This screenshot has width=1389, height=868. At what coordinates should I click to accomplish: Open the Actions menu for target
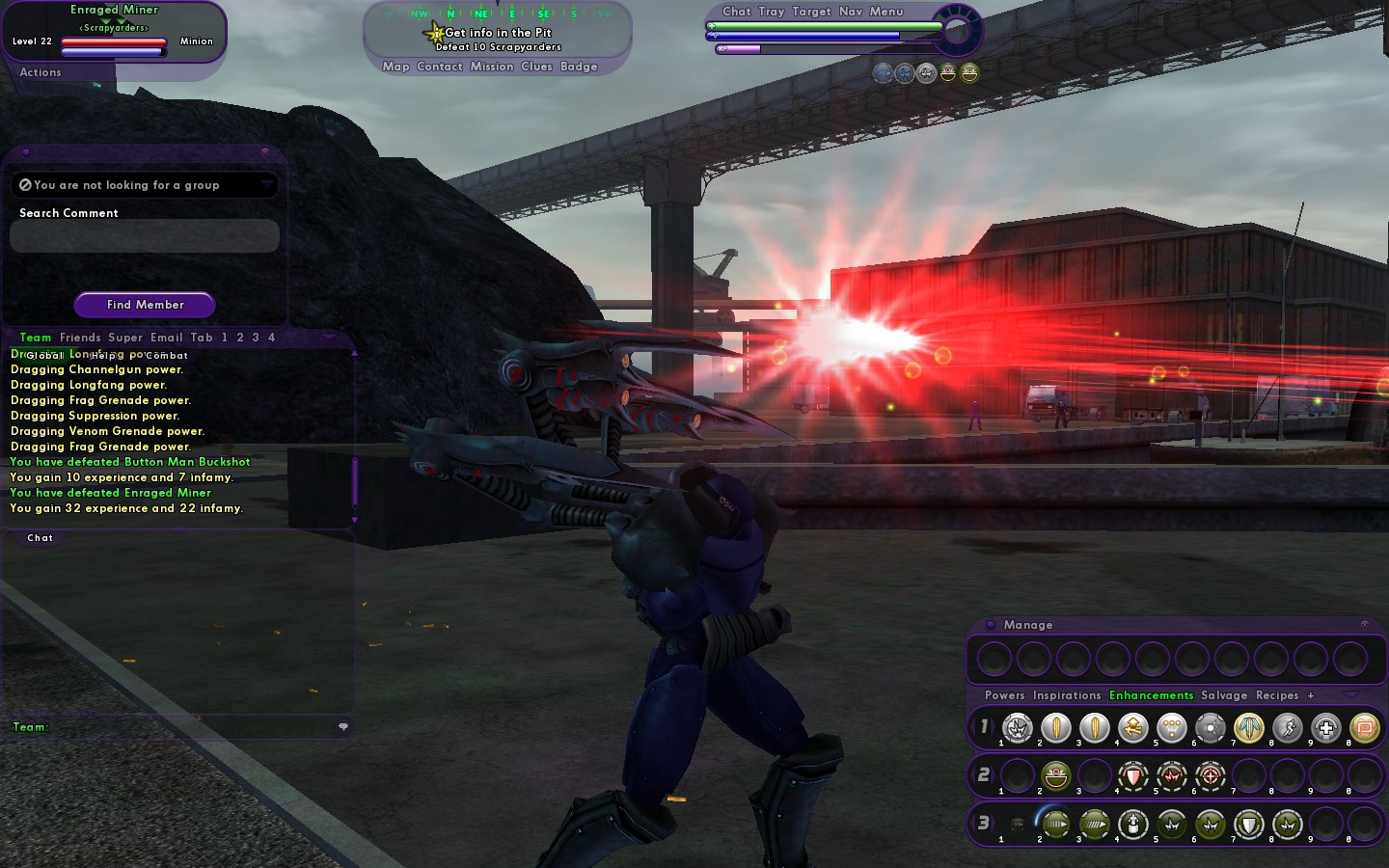pos(41,72)
